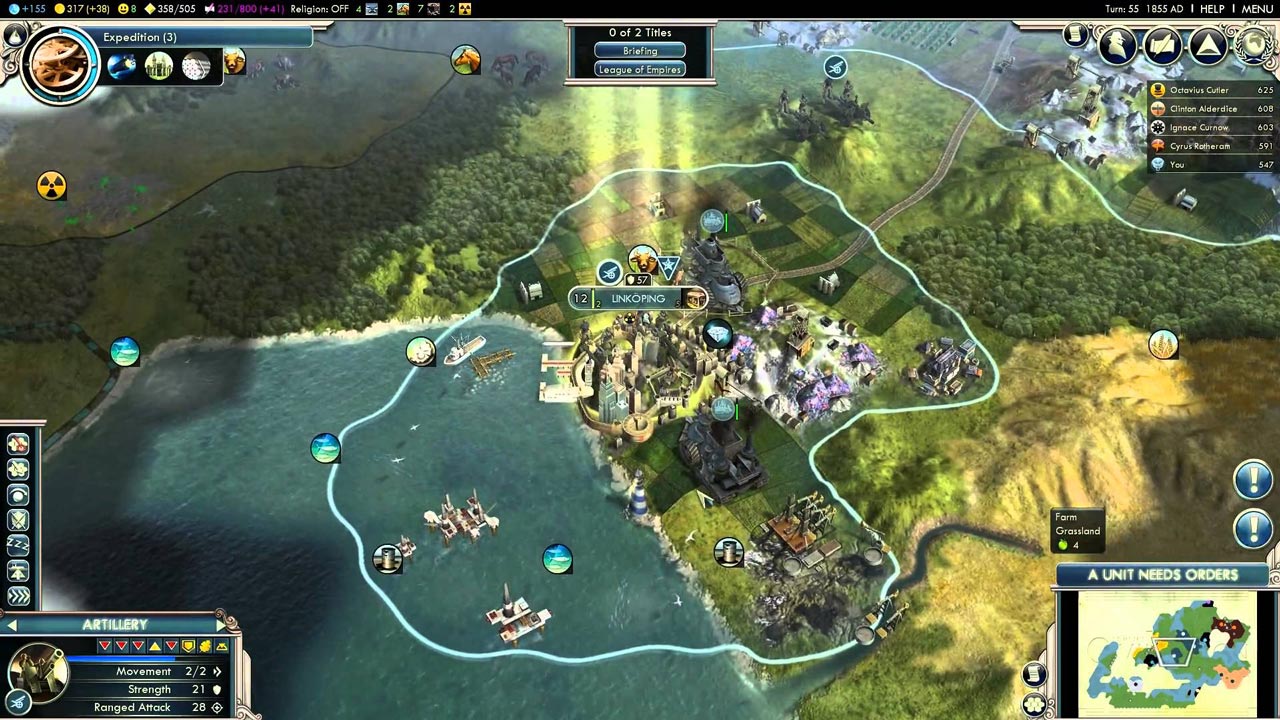Open the League of Empires button
Image resolution: width=1280 pixels, height=720 pixels.
pyautogui.click(x=640, y=70)
